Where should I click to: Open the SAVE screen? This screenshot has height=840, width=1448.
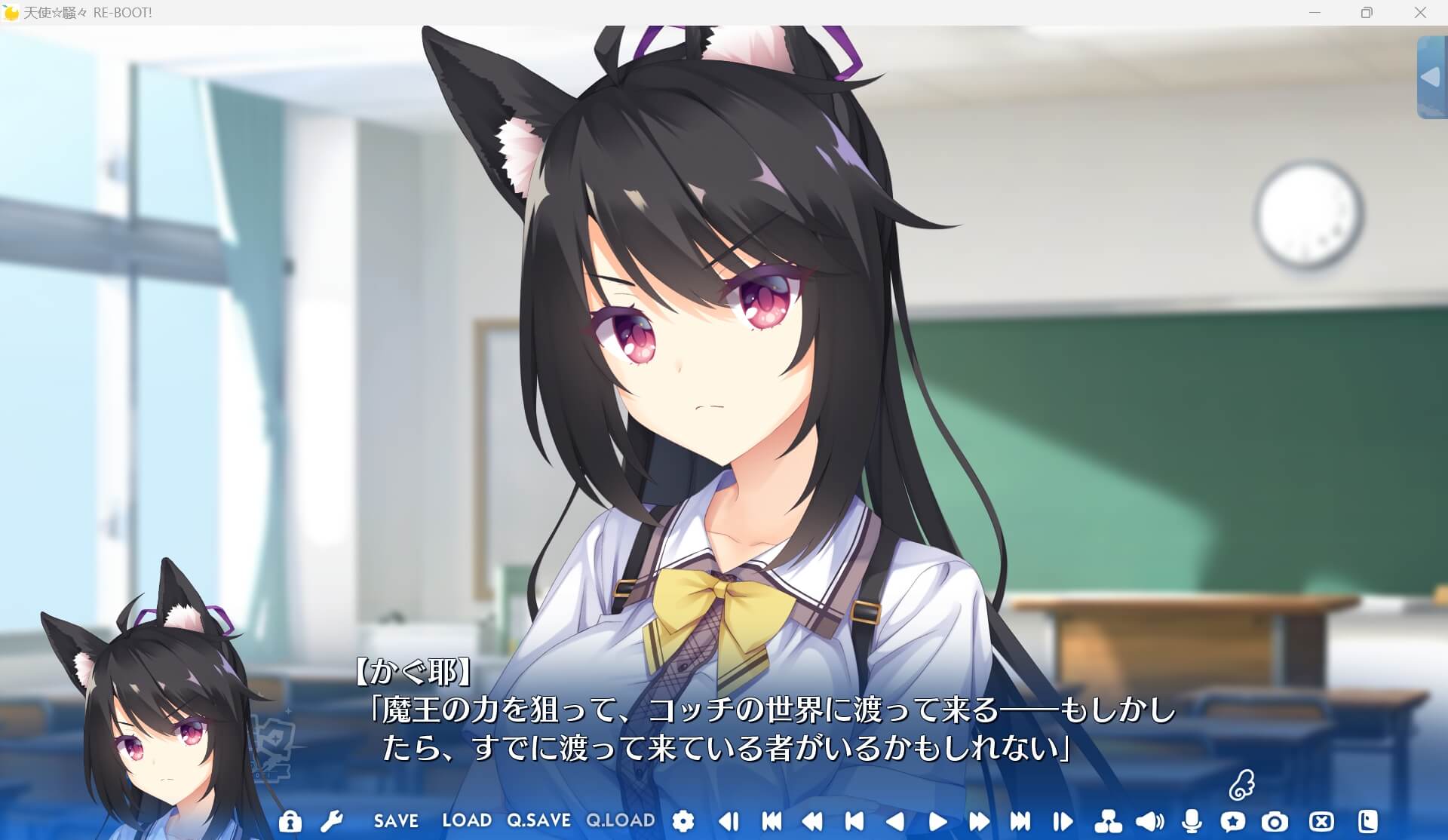(396, 821)
